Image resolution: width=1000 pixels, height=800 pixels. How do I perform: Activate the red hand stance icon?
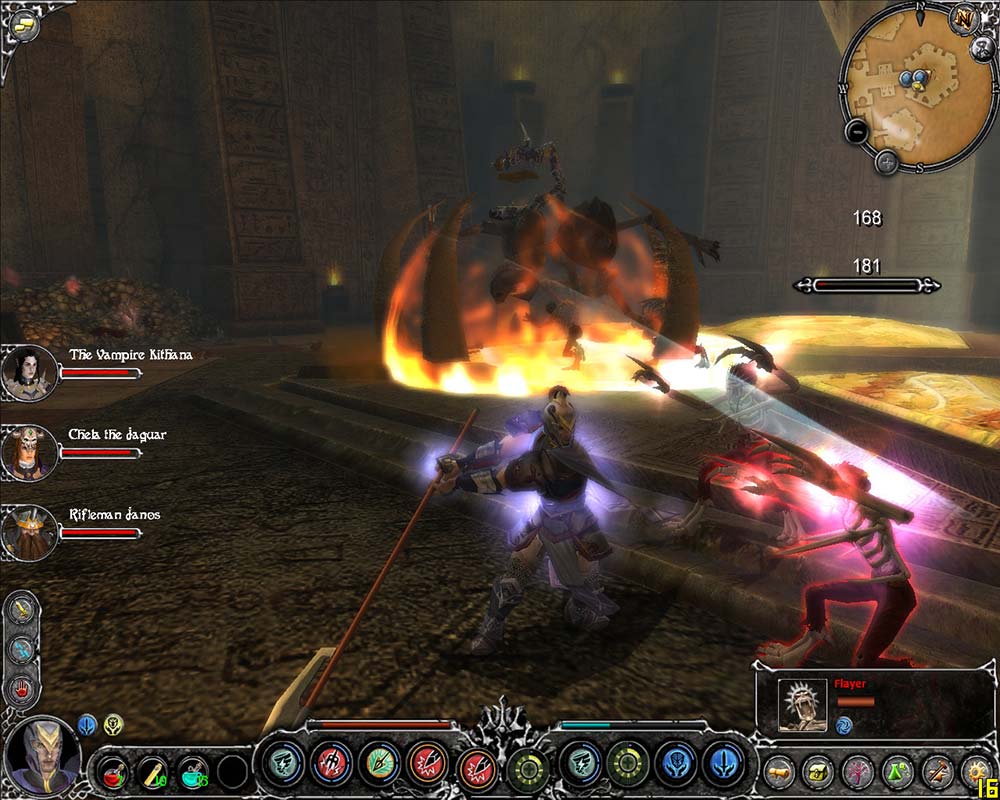point(22,688)
